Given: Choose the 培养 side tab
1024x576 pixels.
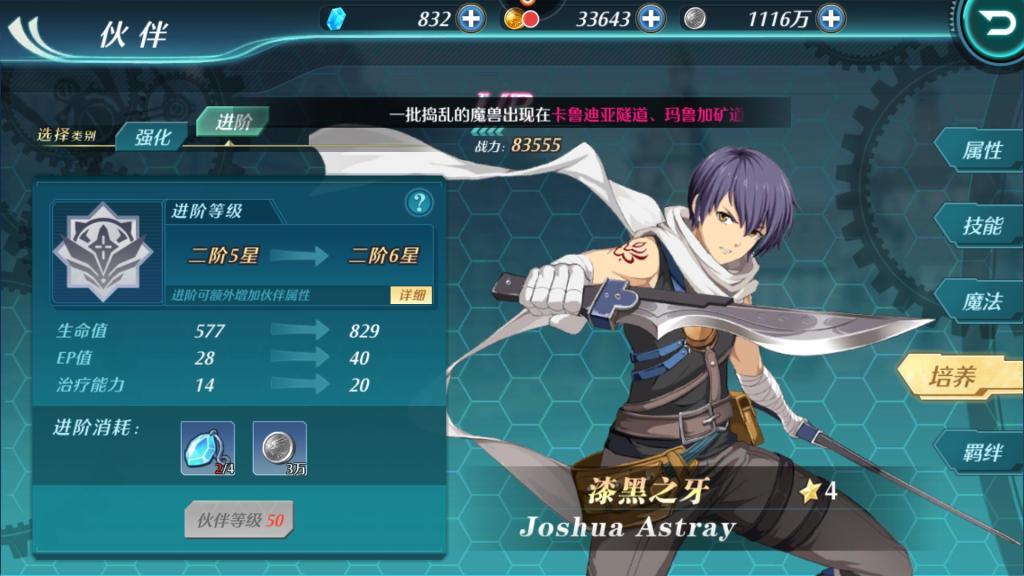Looking at the screenshot, I should (x=955, y=377).
